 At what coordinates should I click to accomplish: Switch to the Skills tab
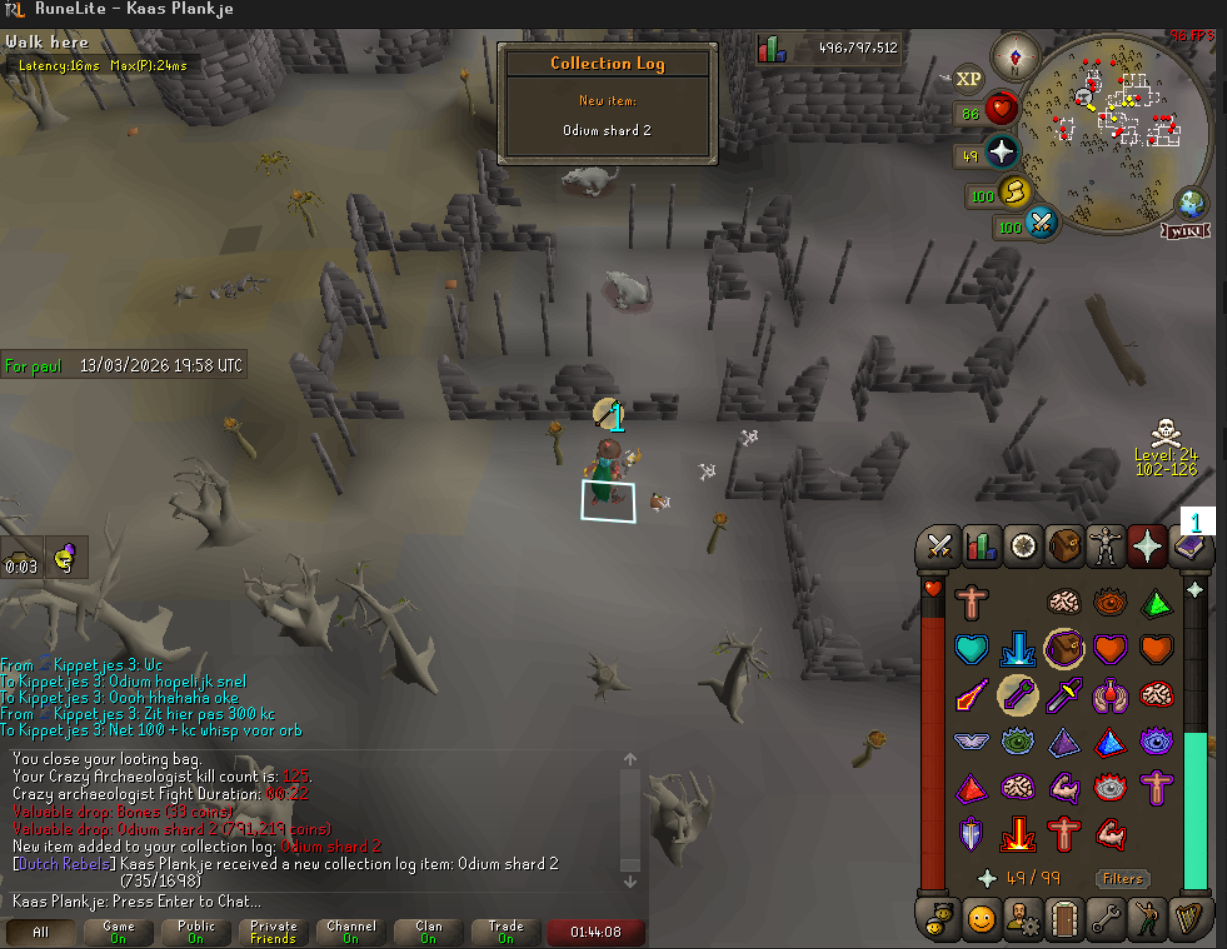982,546
